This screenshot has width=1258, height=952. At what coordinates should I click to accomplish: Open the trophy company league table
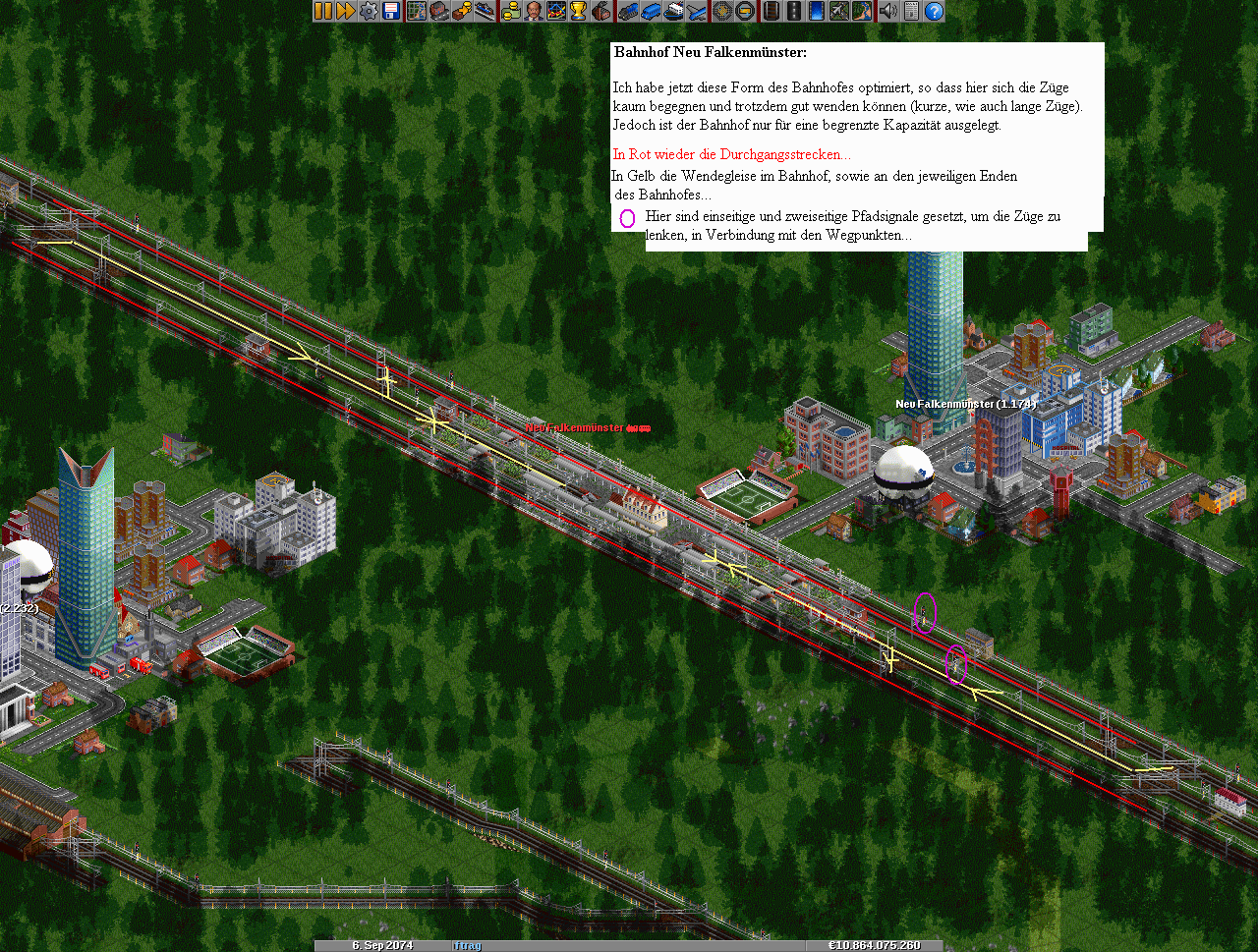pos(579,11)
